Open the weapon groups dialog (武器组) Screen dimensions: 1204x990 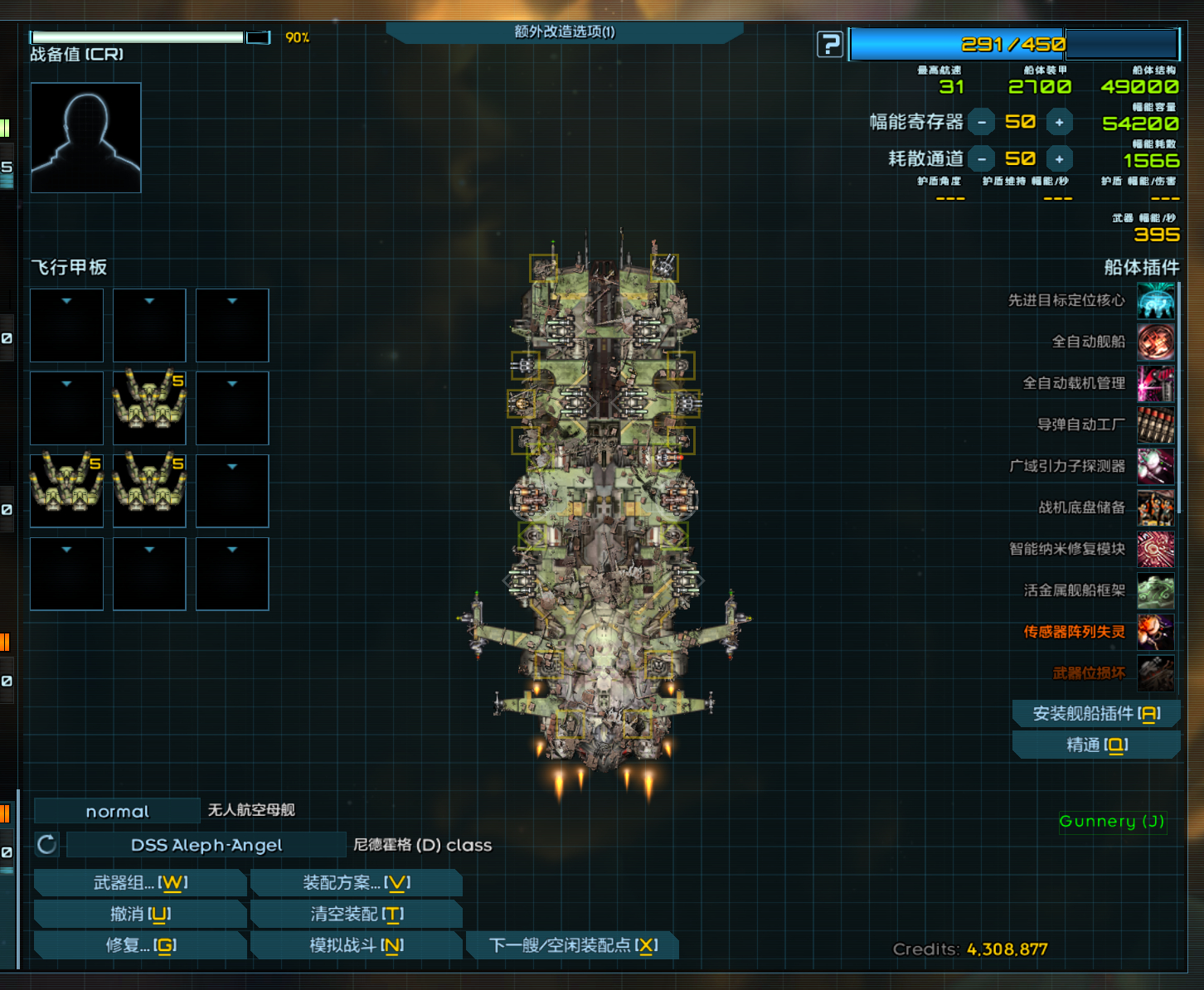point(140,883)
